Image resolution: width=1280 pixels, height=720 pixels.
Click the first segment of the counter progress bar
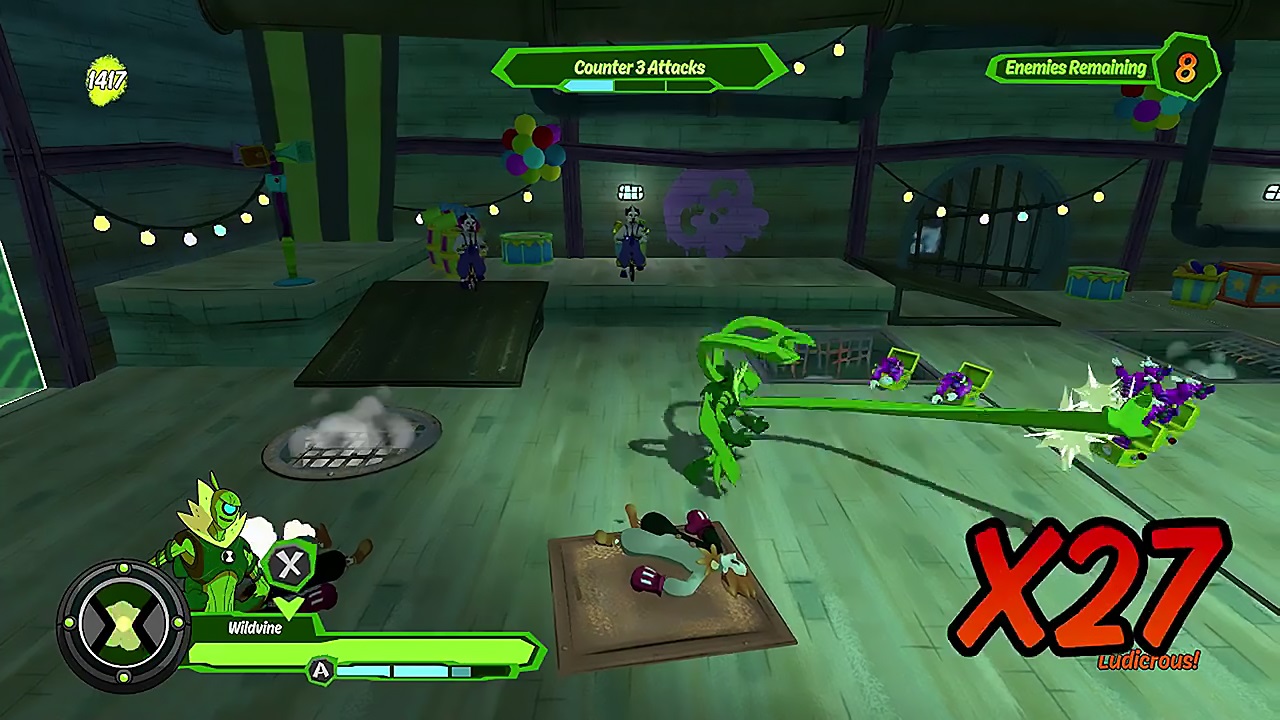click(x=590, y=87)
